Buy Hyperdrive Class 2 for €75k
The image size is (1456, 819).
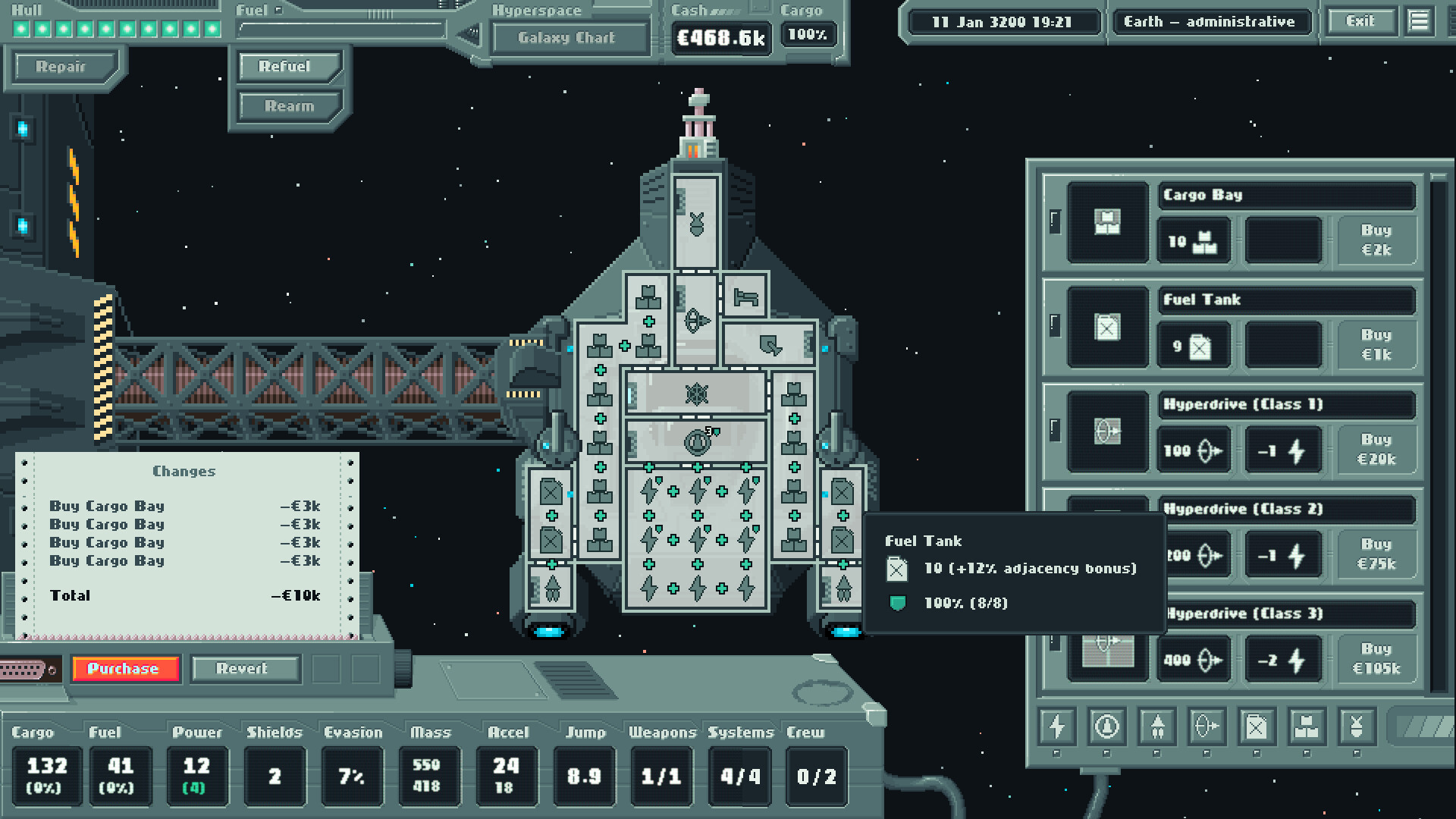1376,554
